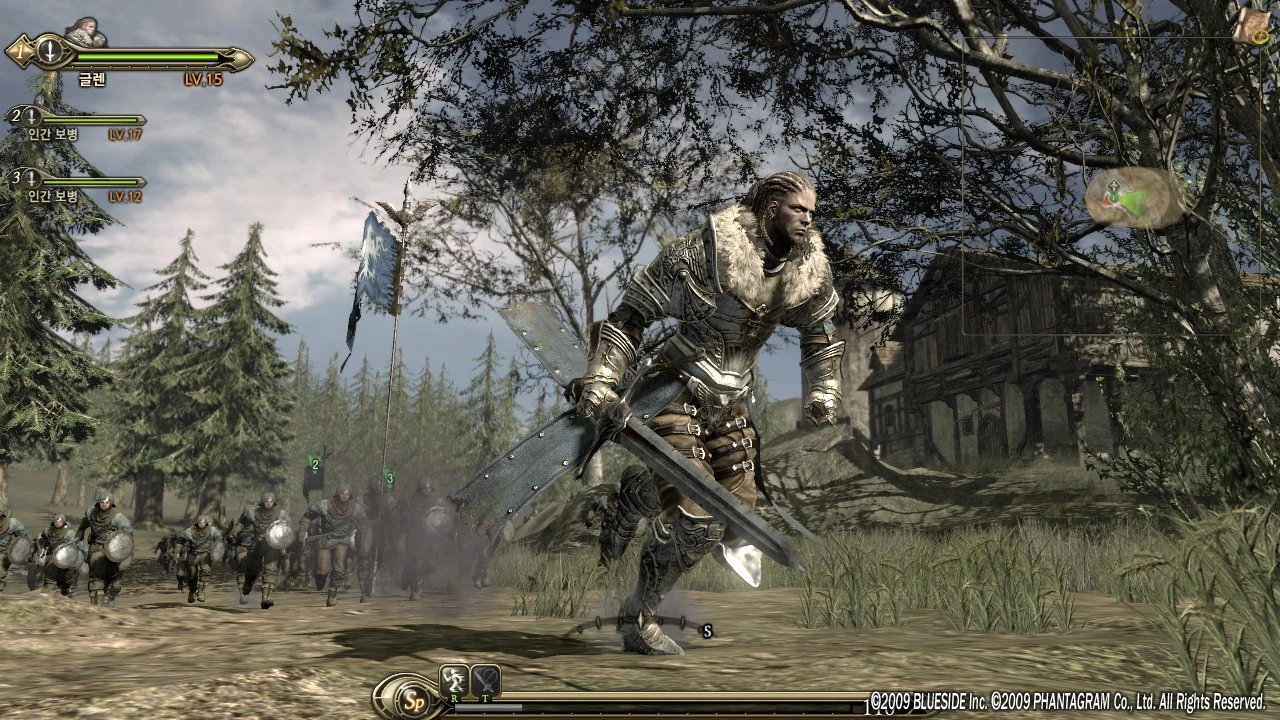Open the parchment map scroll icon

point(1250,26)
